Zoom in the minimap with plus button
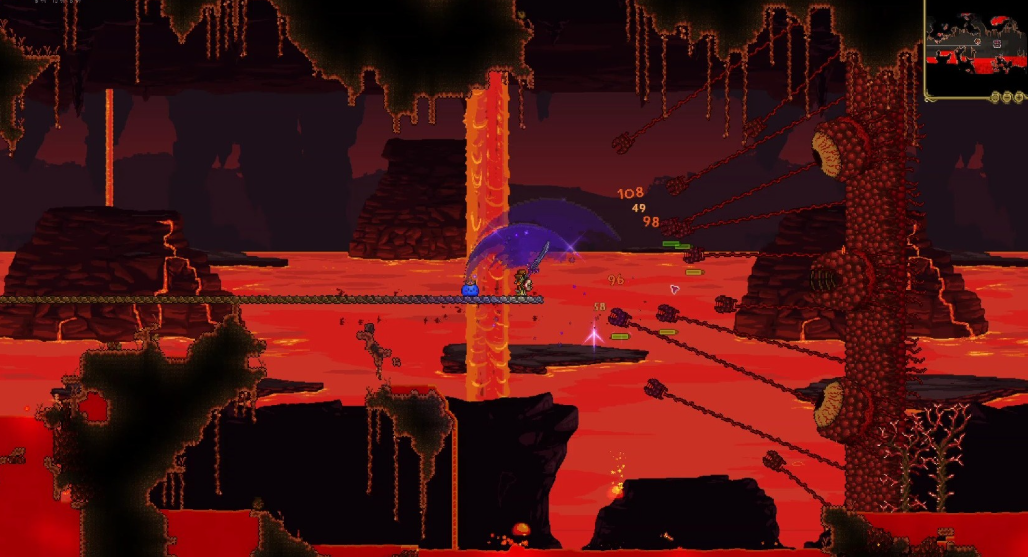 [1018, 97]
